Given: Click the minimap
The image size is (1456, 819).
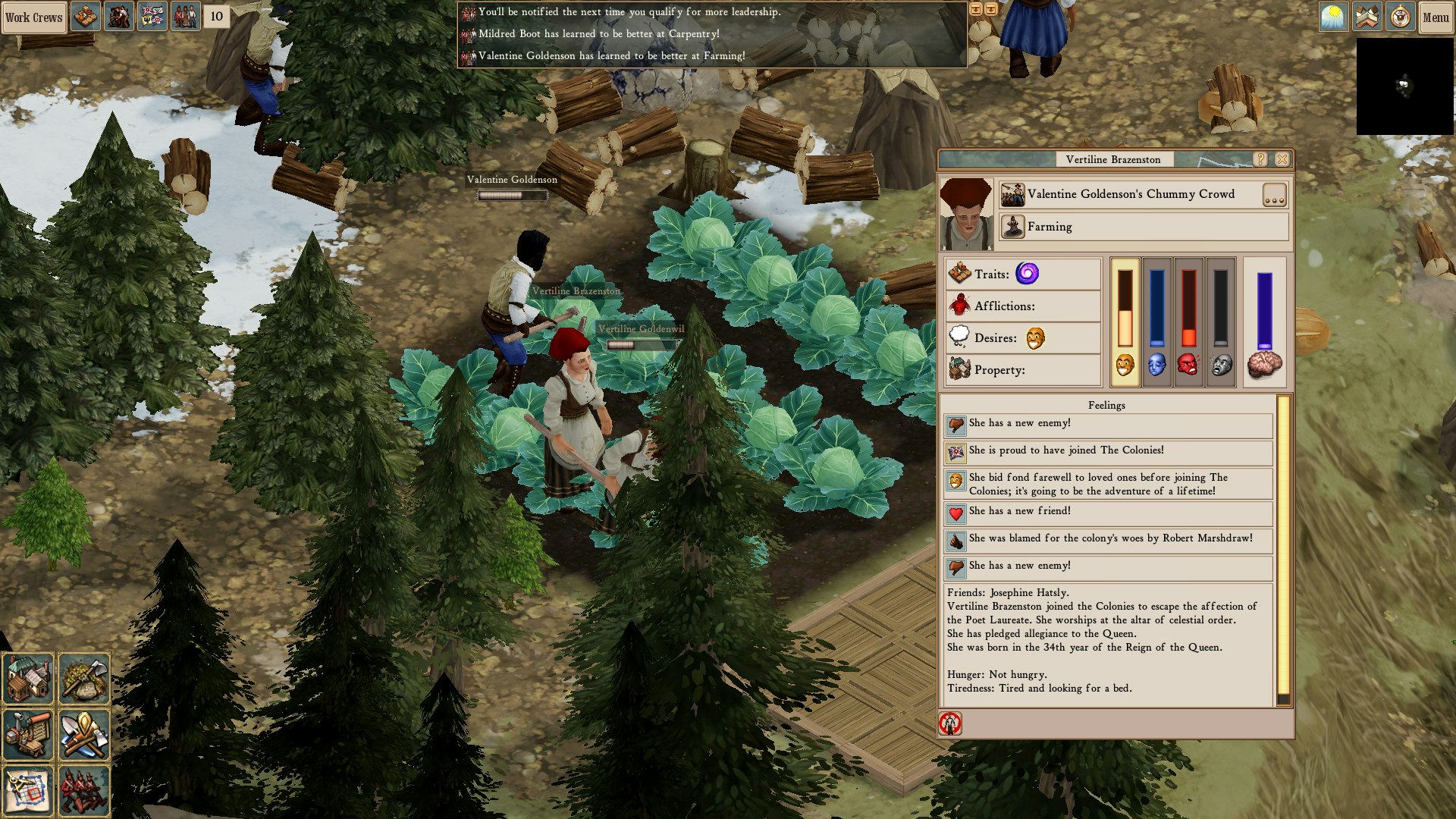Looking at the screenshot, I should click(x=1404, y=86).
